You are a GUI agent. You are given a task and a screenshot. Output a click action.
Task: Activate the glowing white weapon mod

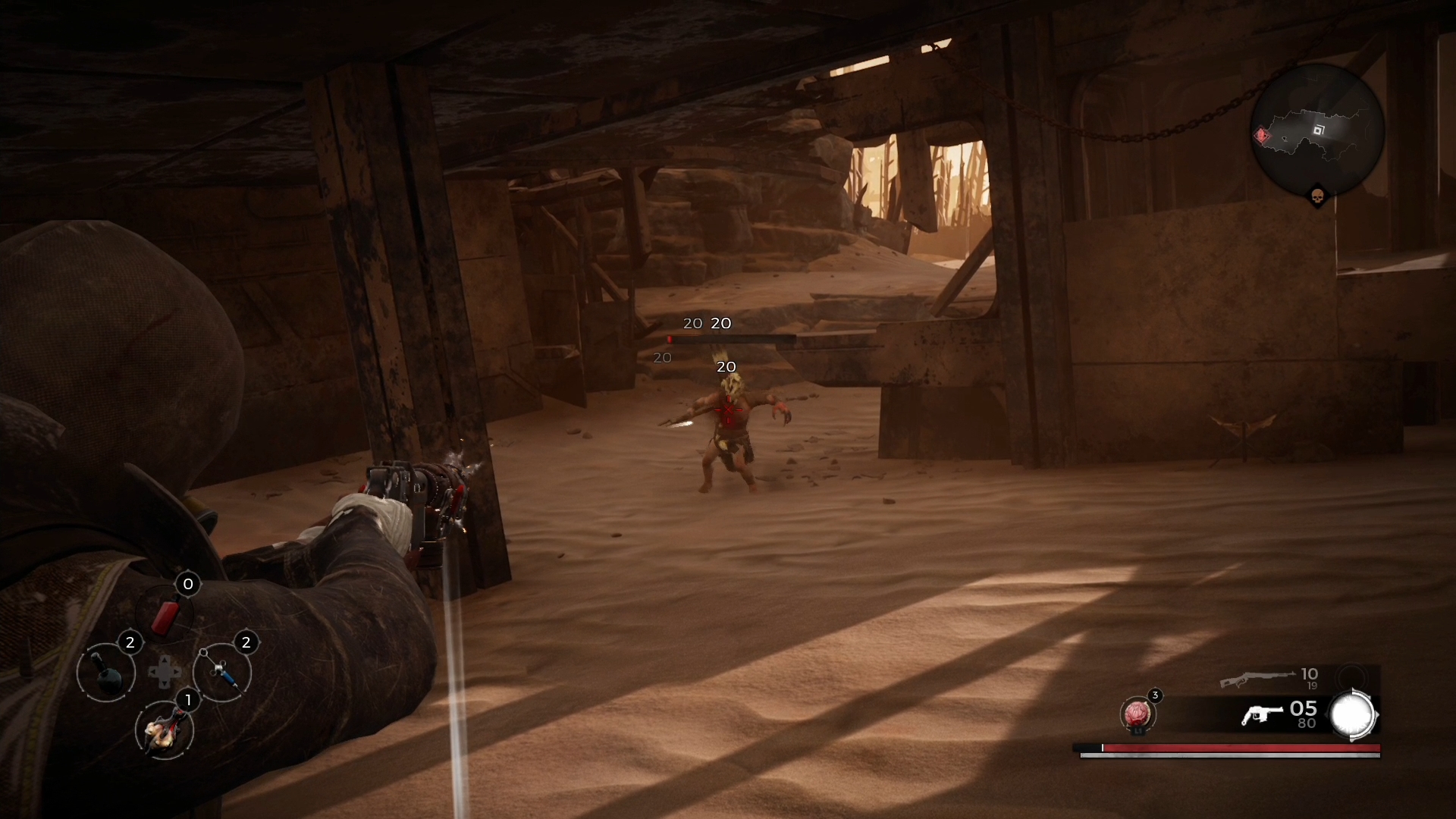pyautogui.click(x=1353, y=715)
